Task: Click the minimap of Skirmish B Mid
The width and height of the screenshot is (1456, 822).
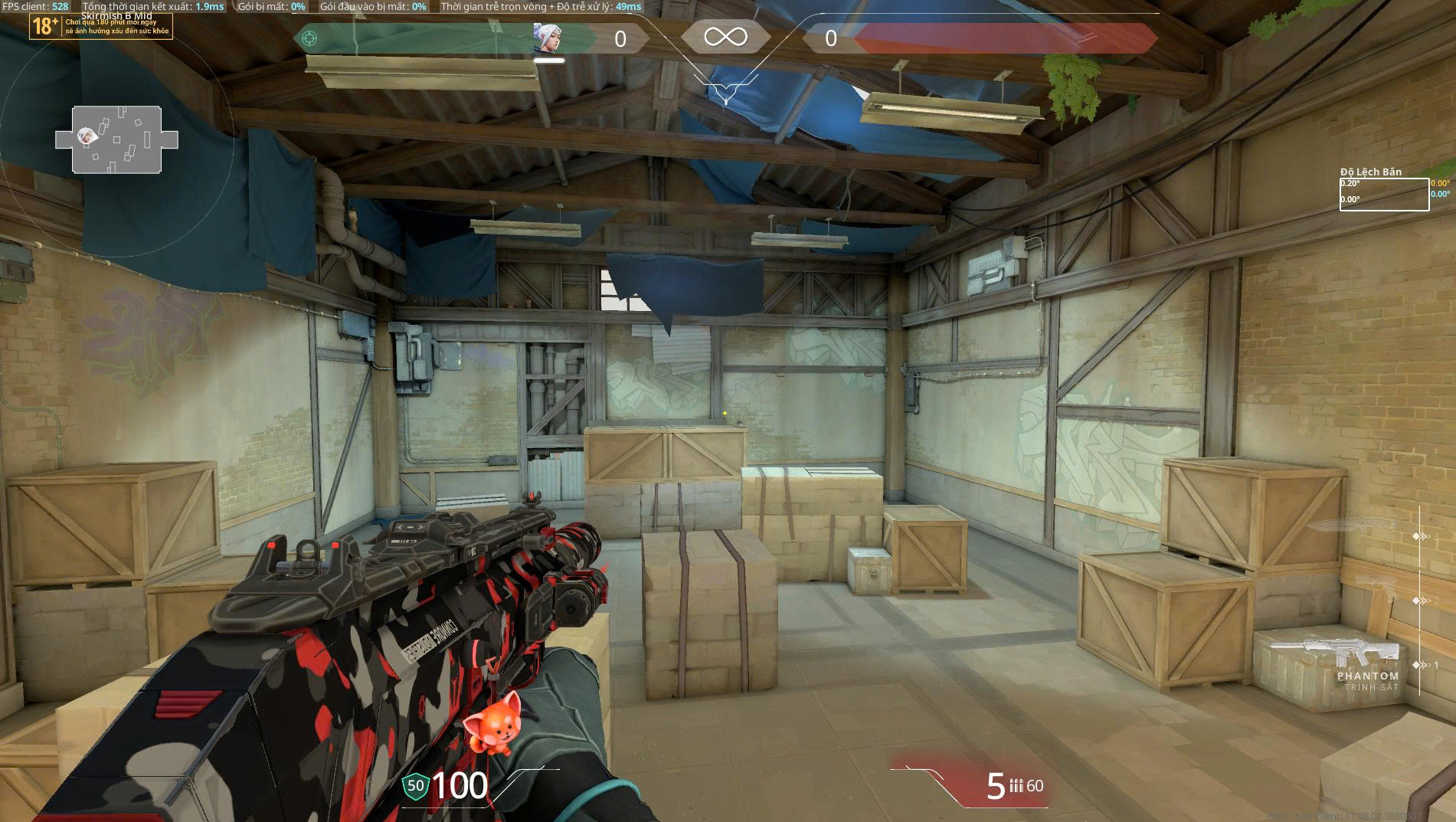Action: 116,139
